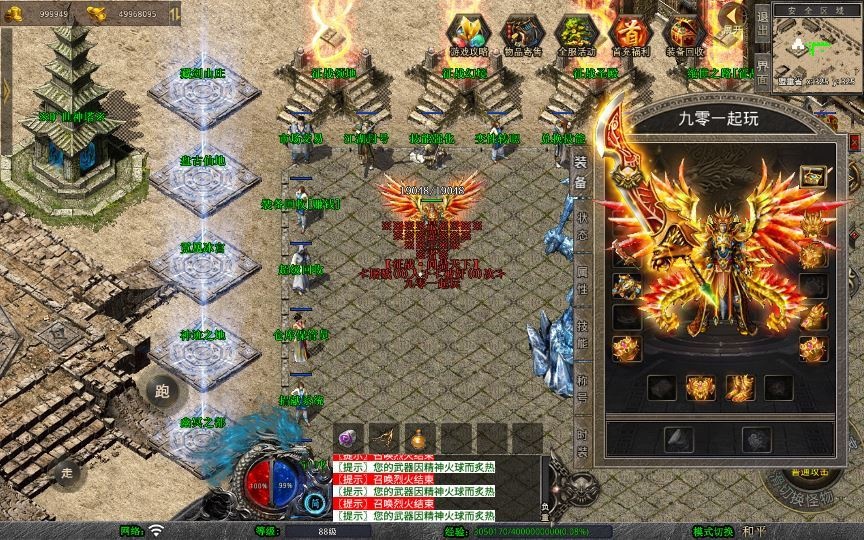Use the purple orb hotbar item
This screenshot has height=540, width=864.
[x=349, y=438]
